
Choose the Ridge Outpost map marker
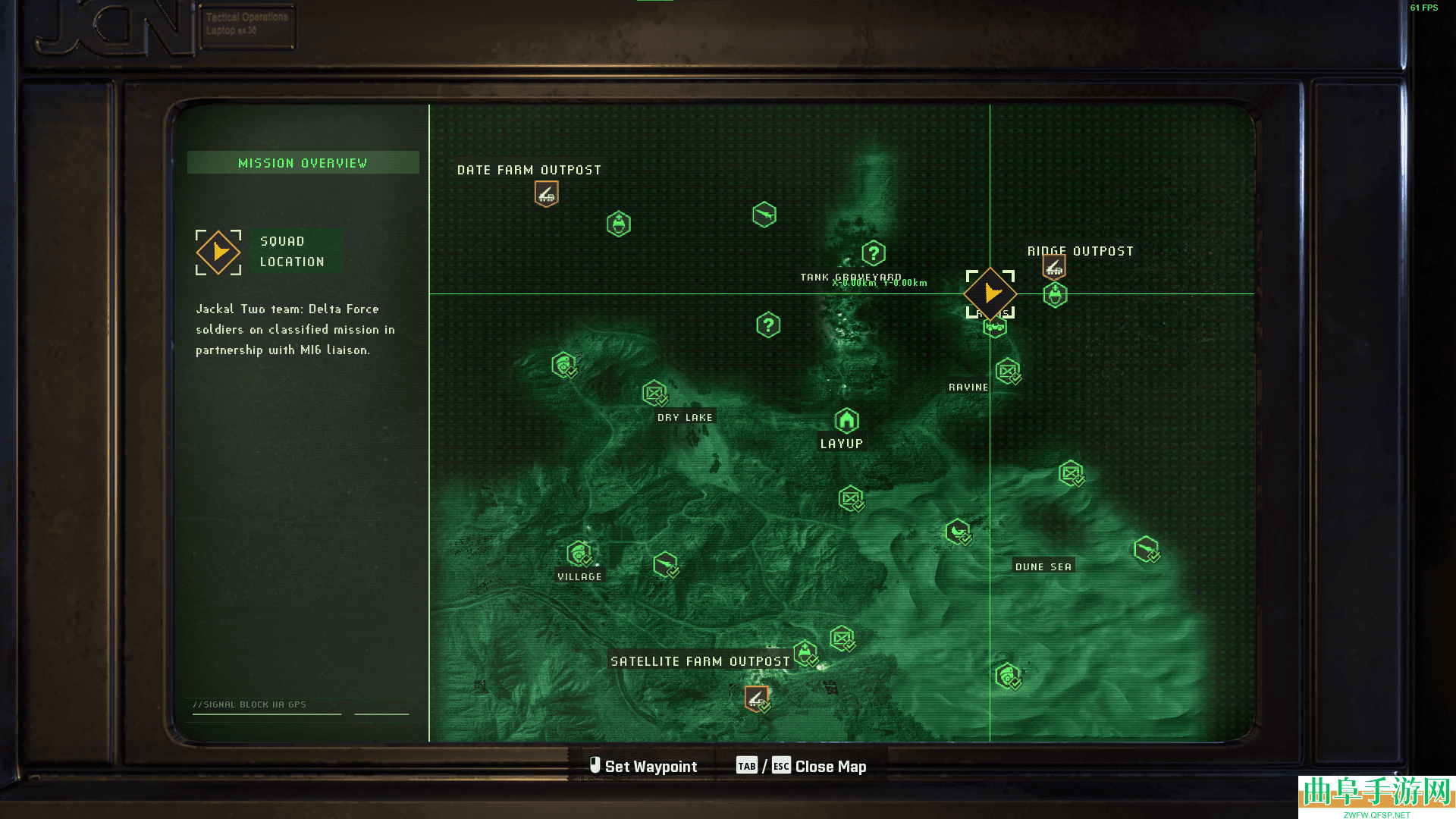[x=1054, y=267]
